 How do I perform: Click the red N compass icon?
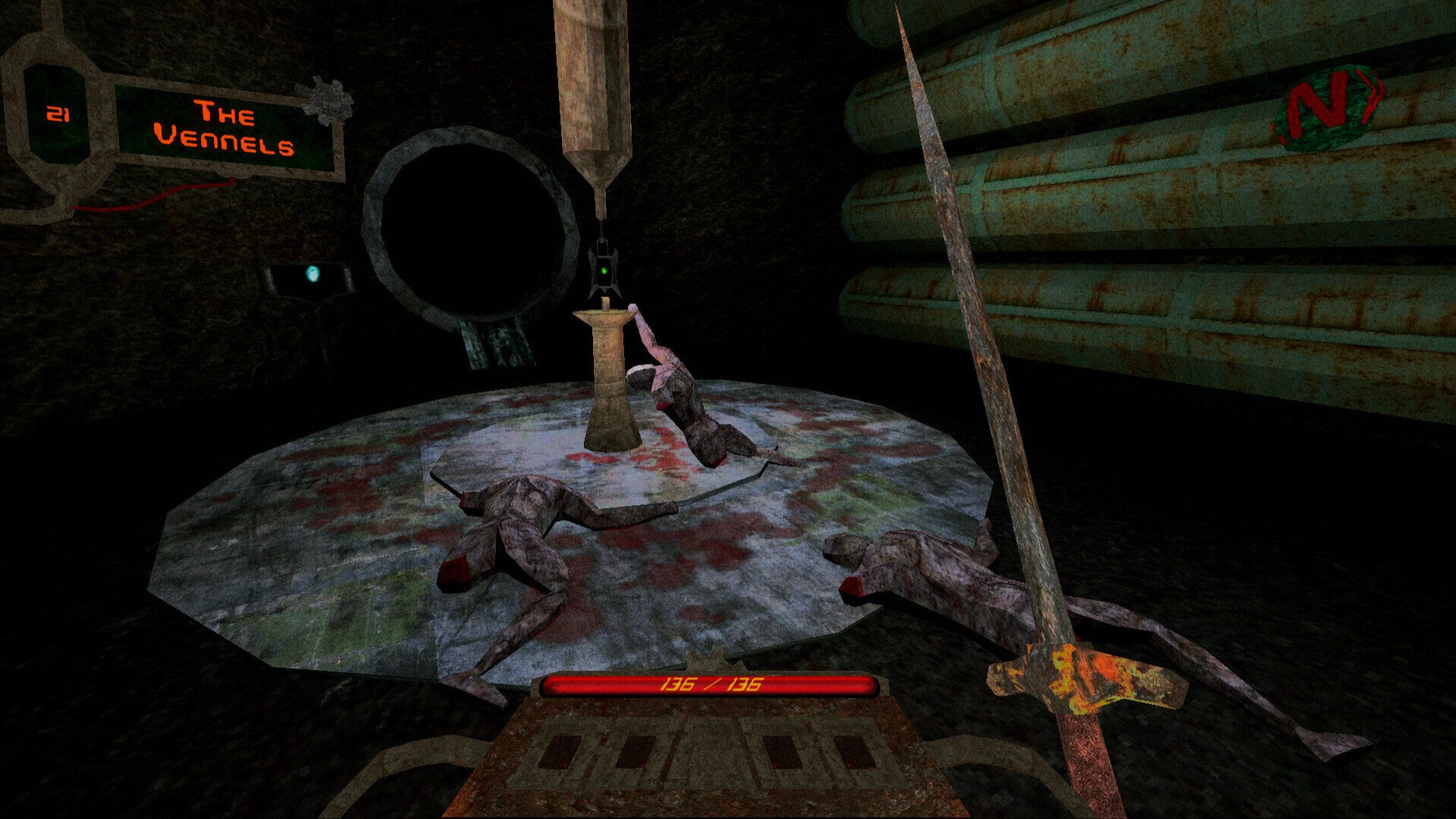(x=1329, y=106)
